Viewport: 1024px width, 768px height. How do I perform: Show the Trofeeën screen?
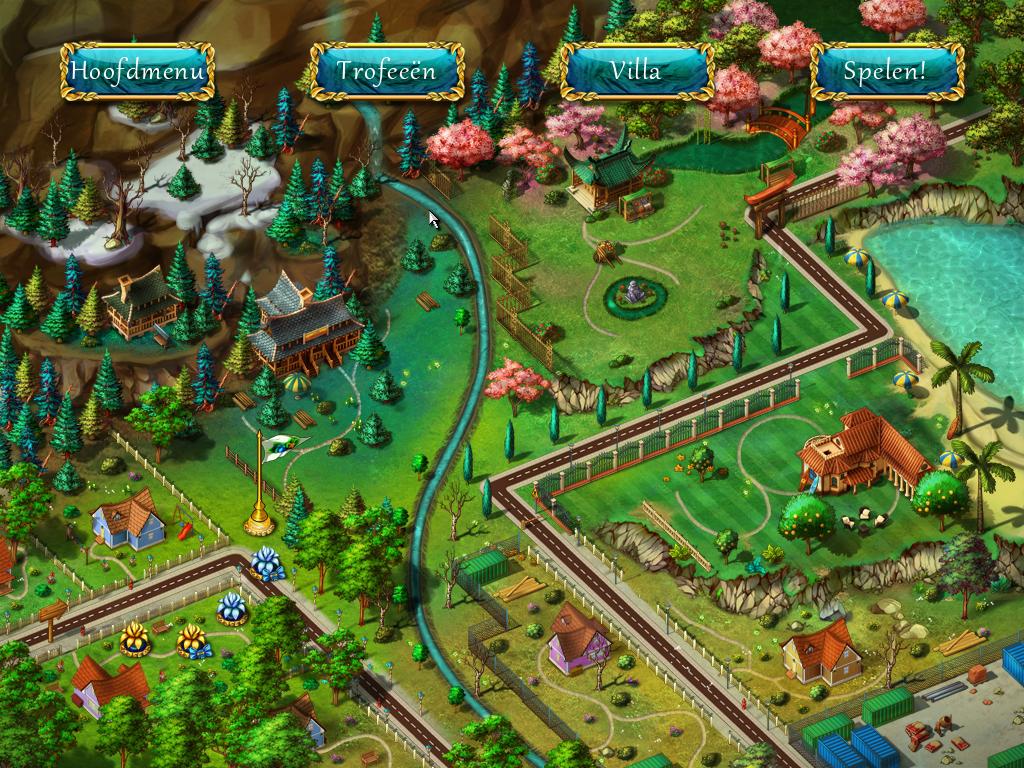point(387,71)
